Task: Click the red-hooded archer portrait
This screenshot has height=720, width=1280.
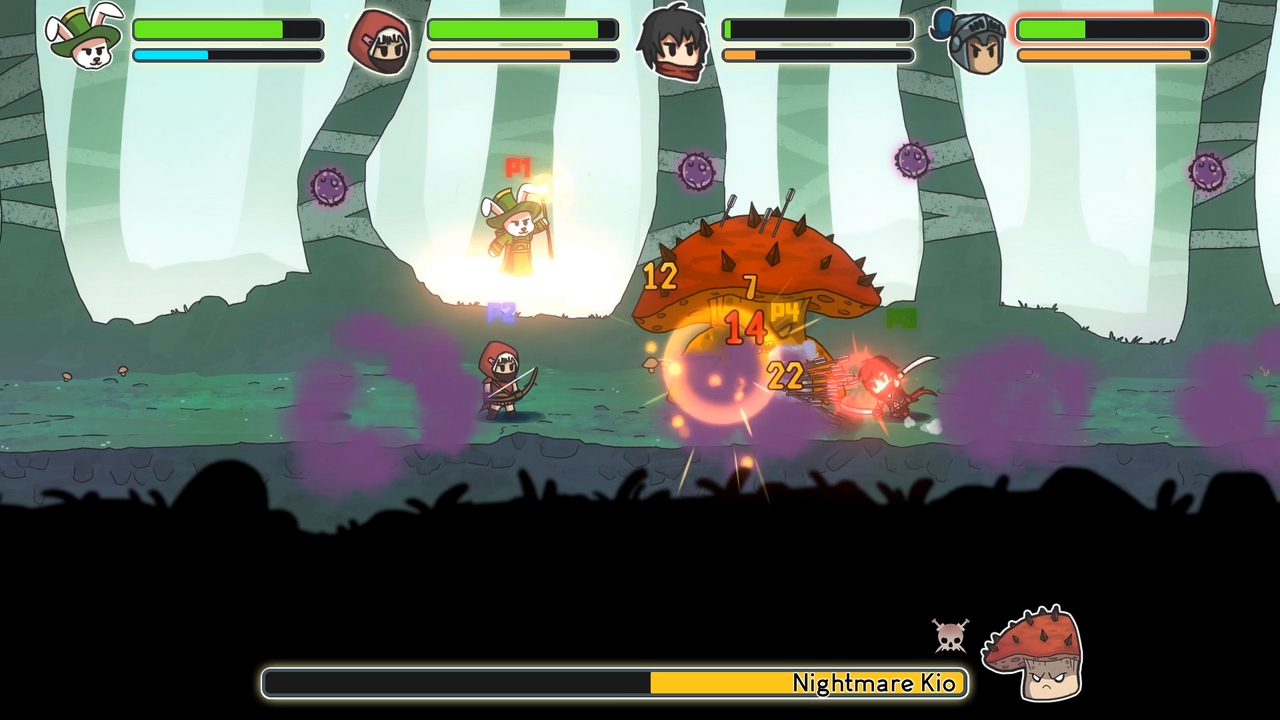Action: 380,42
